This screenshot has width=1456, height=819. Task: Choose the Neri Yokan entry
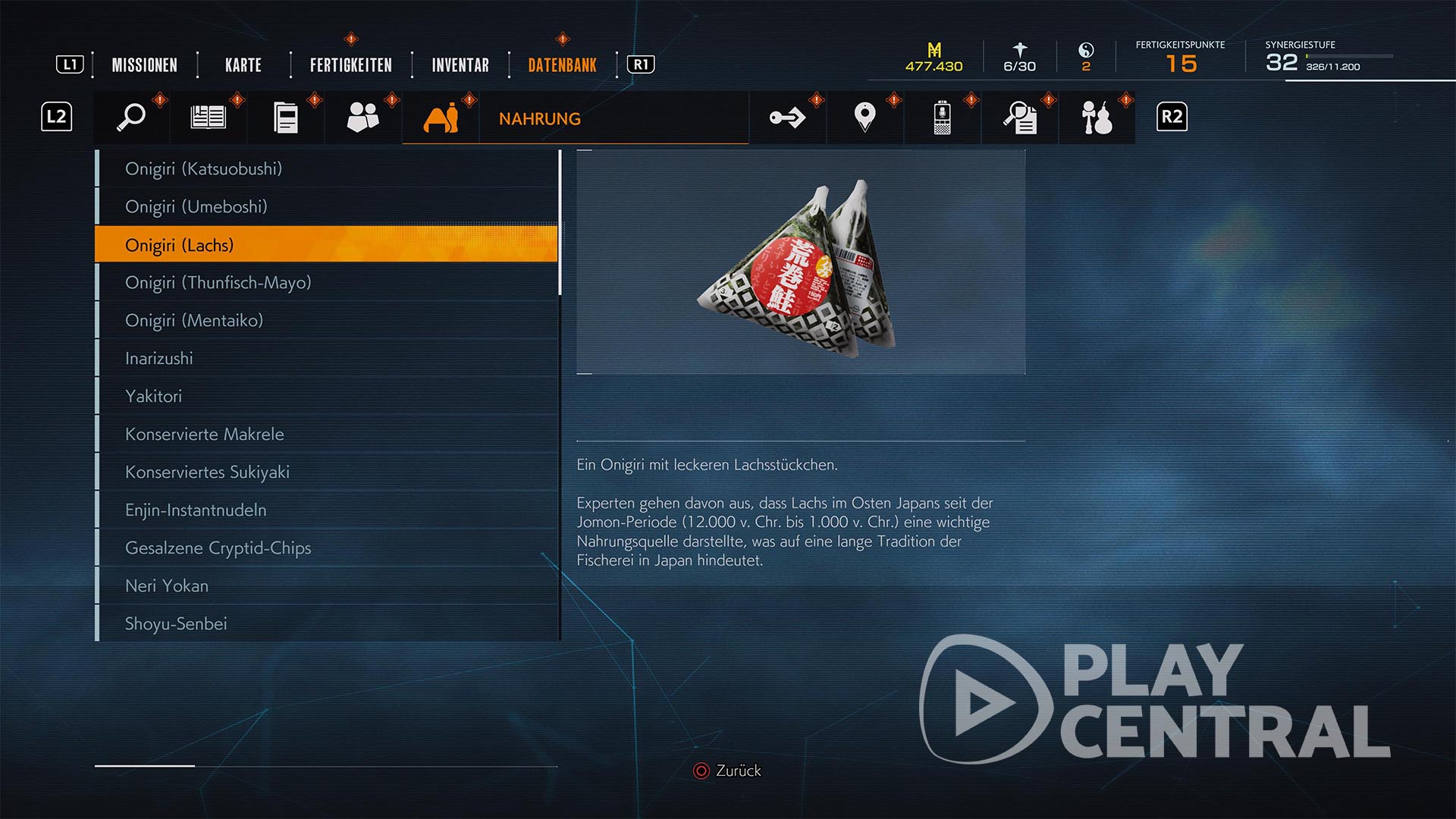(x=166, y=585)
